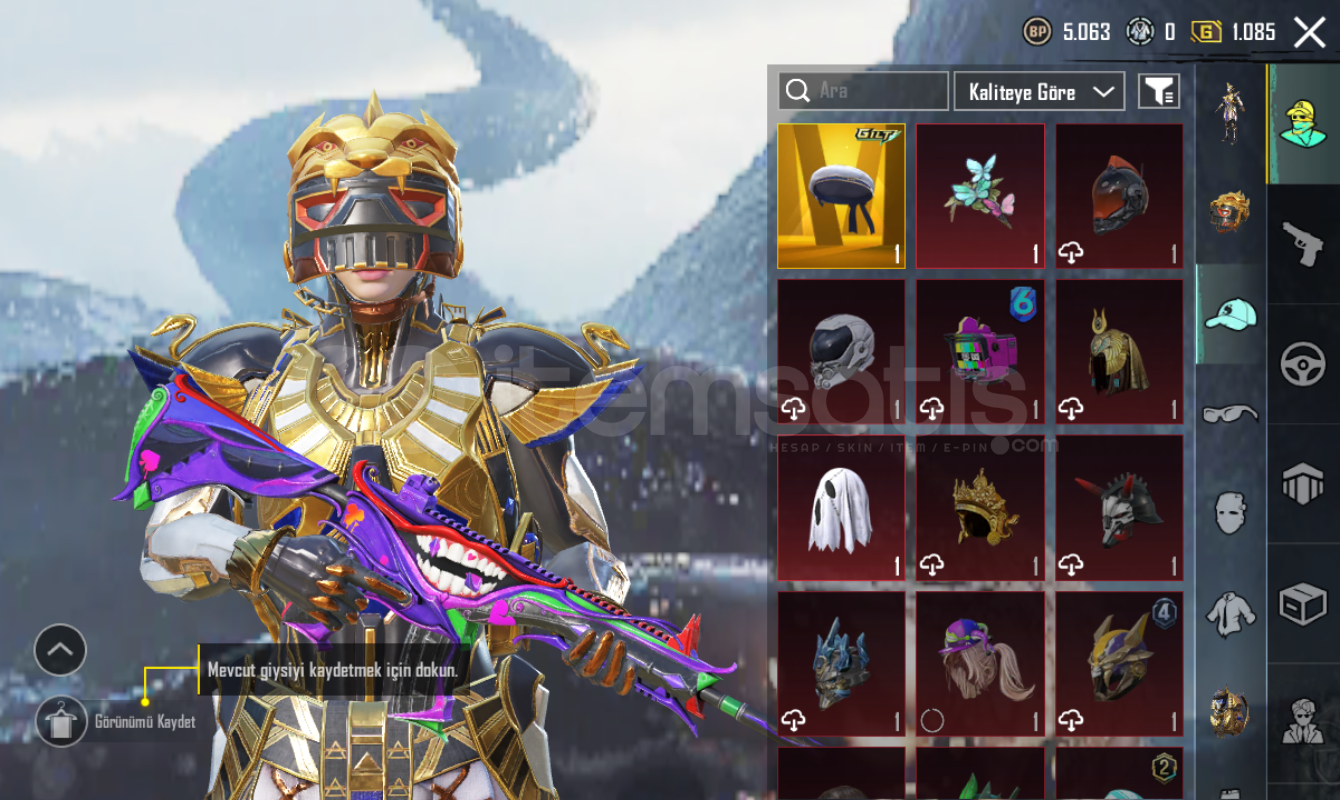Choose the butterfly flower hair accessory
The width and height of the screenshot is (1340, 800).
click(980, 196)
